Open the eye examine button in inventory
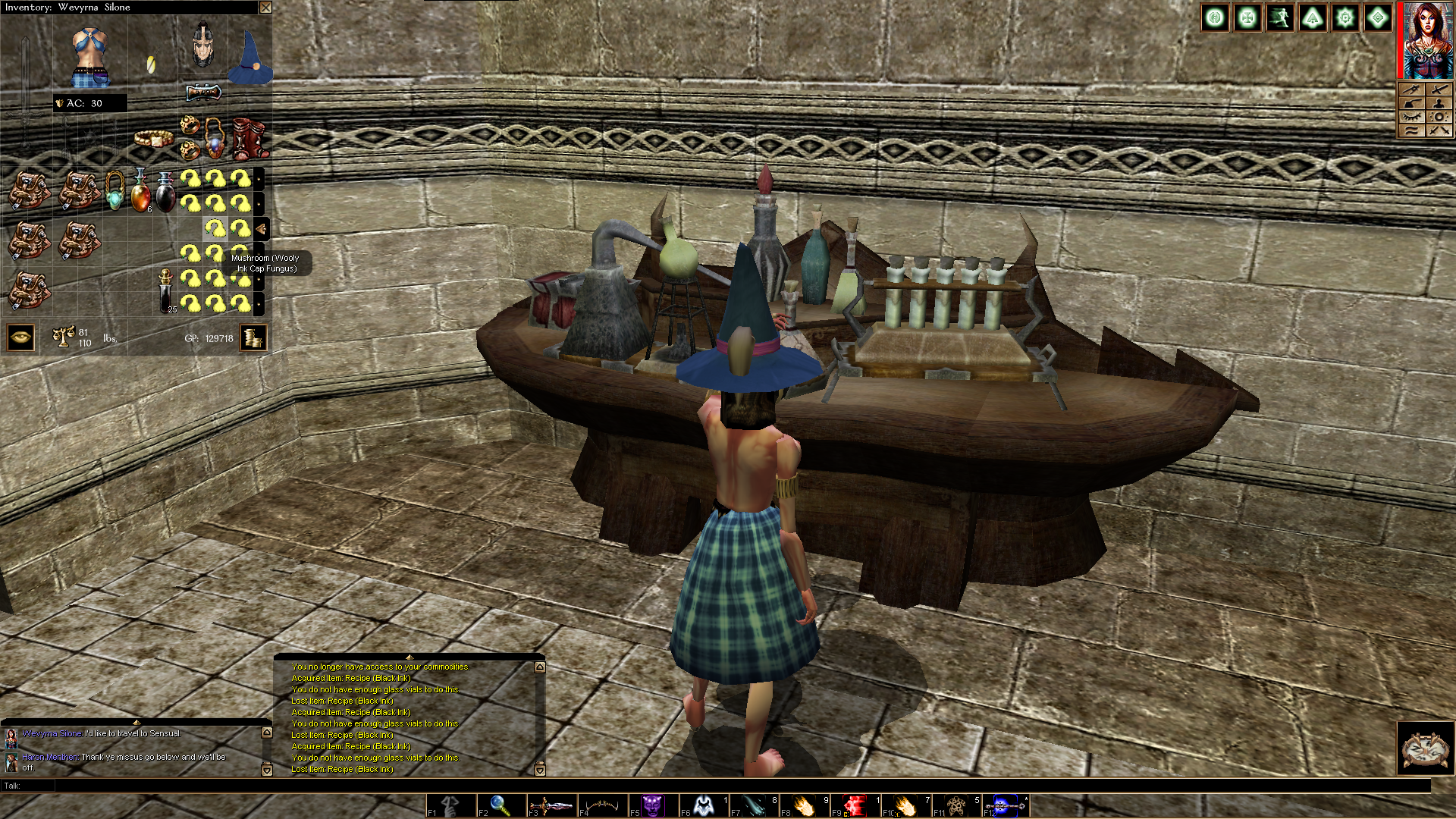Viewport: 1456px width, 819px height. coord(20,337)
